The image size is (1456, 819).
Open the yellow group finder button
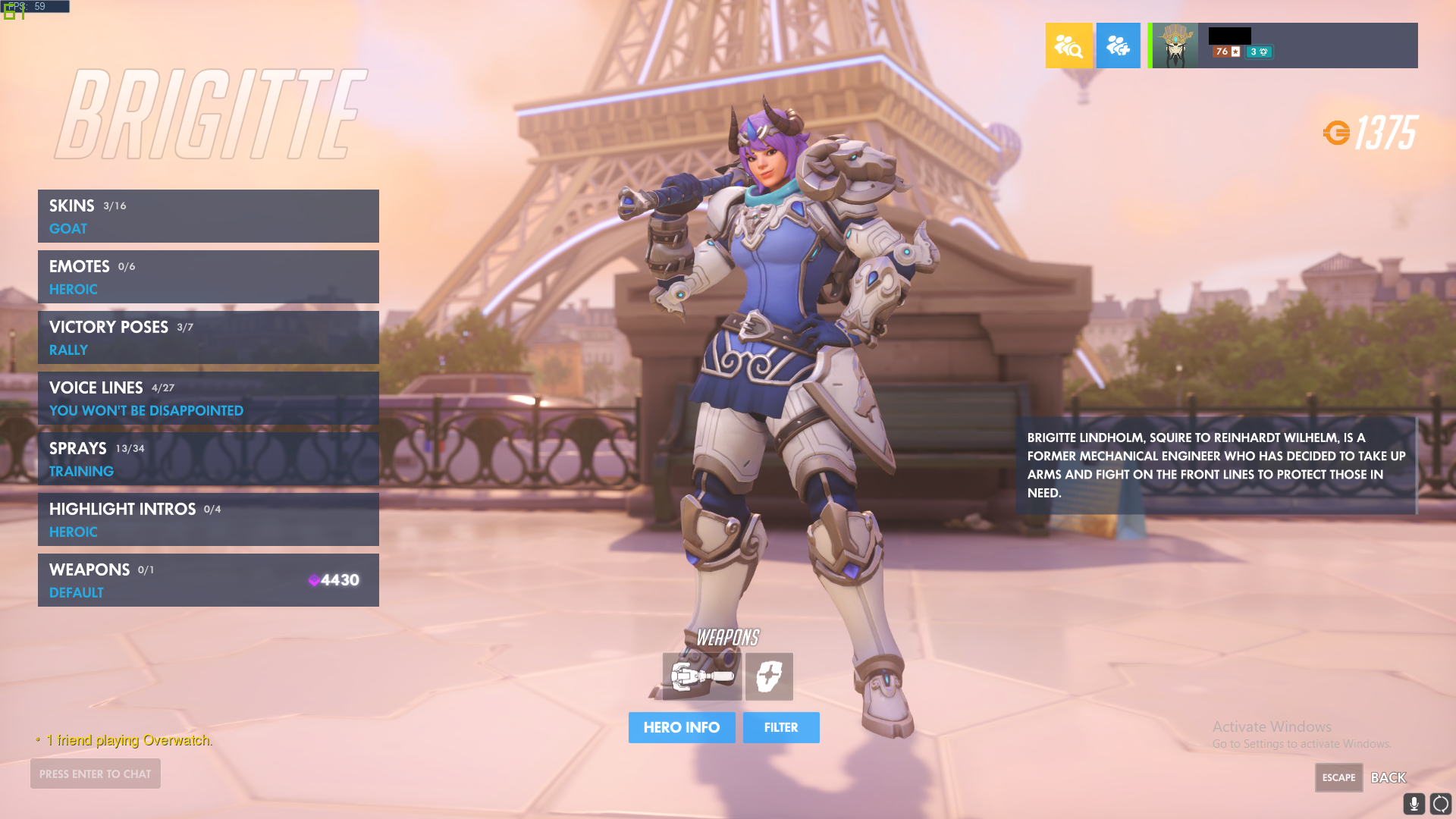coord(1068,45)
